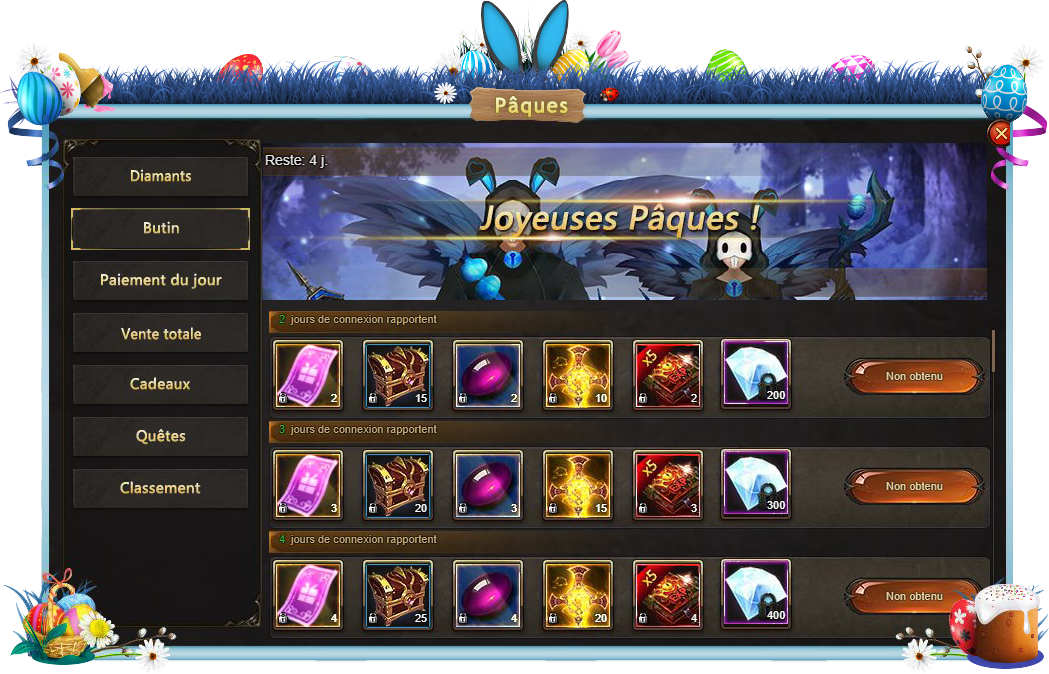Close the Pâques event window
The image size is (1049, 674).
999,134
